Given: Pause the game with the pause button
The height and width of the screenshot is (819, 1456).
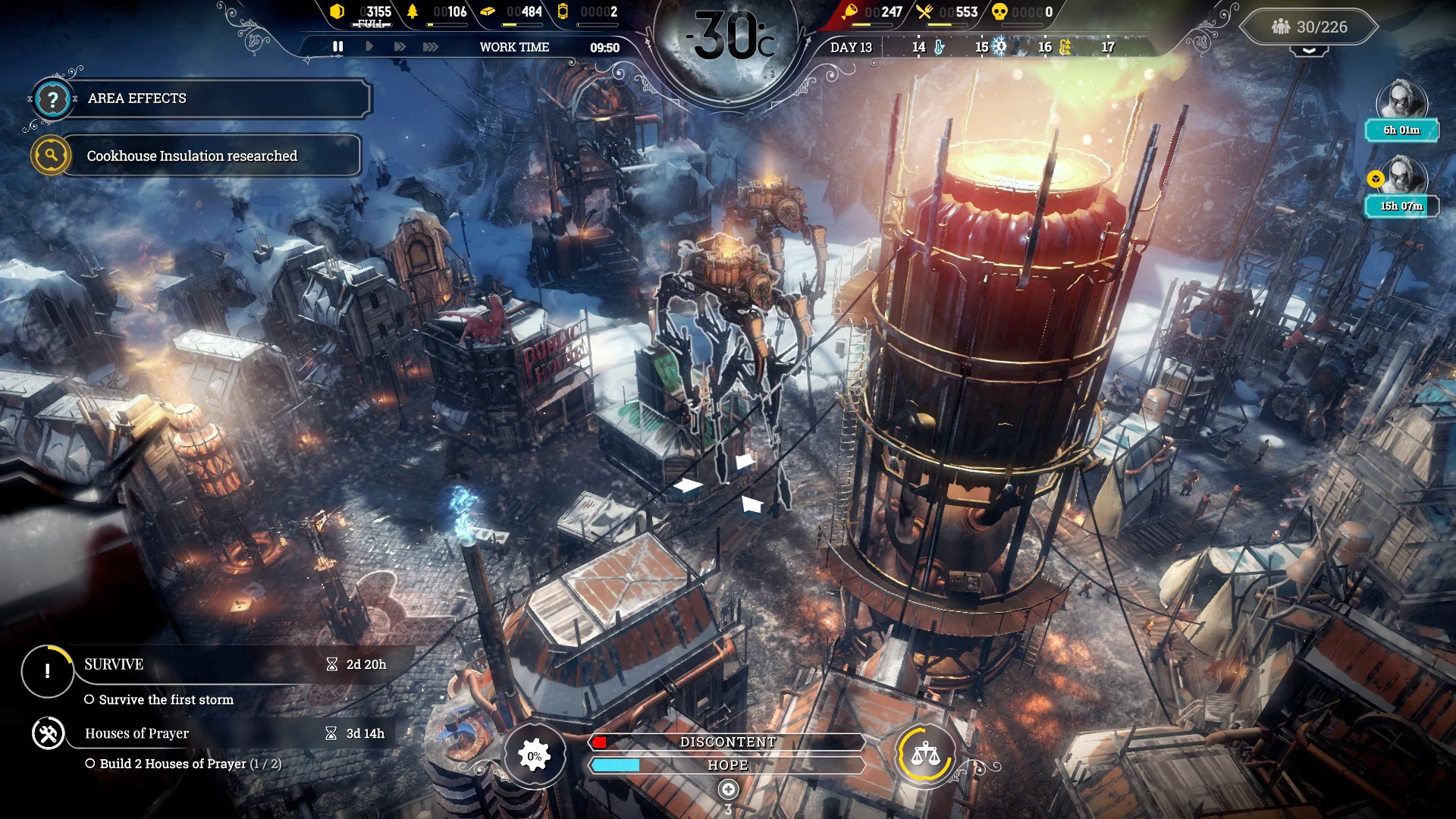Looking at the screenshot, I should click(338, 46).
